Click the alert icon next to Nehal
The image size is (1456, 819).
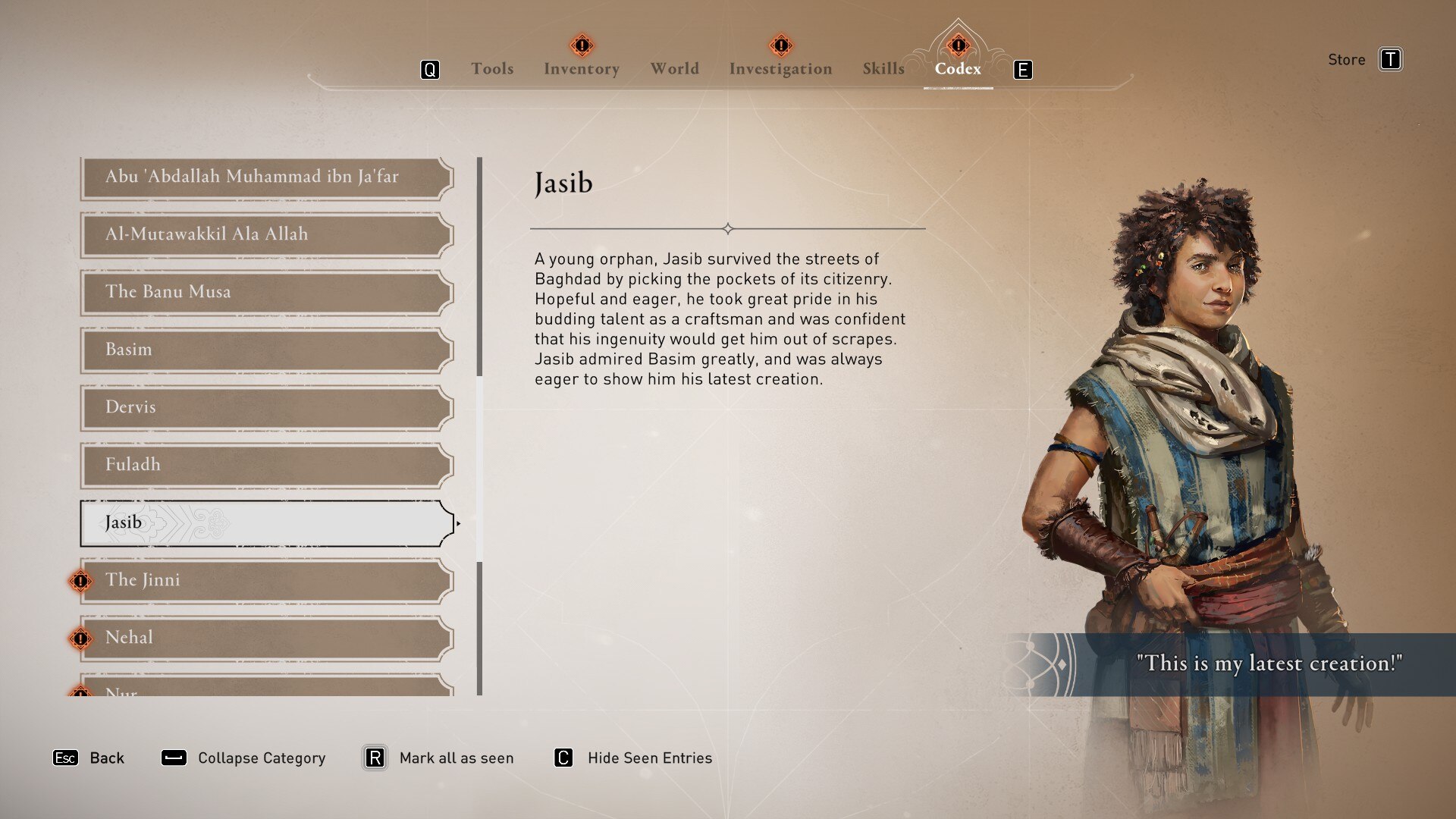point(79,639)
